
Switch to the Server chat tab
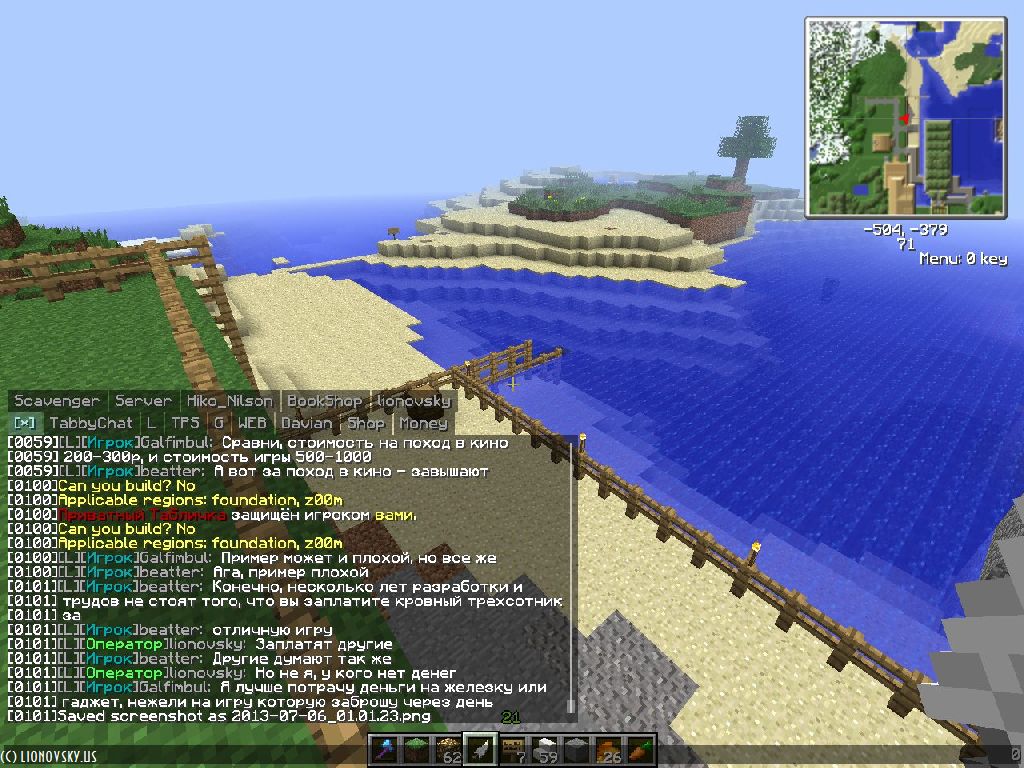144,401
